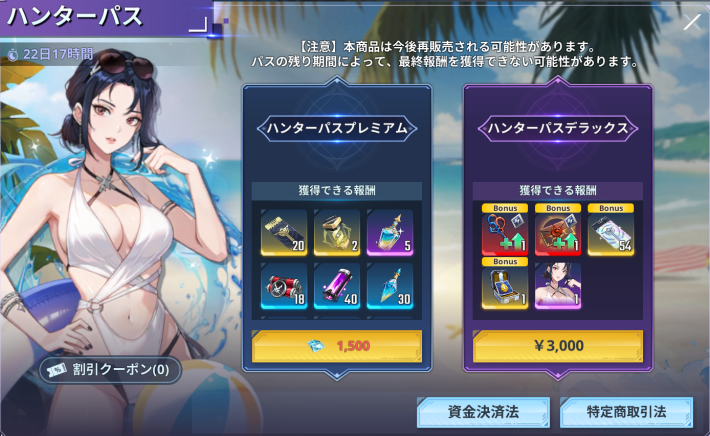Image resolution: width=710 pixels, height=436 pixels.
Task: Open the discount coupon (割引クーポン) button
Action: tap(110, 370)
